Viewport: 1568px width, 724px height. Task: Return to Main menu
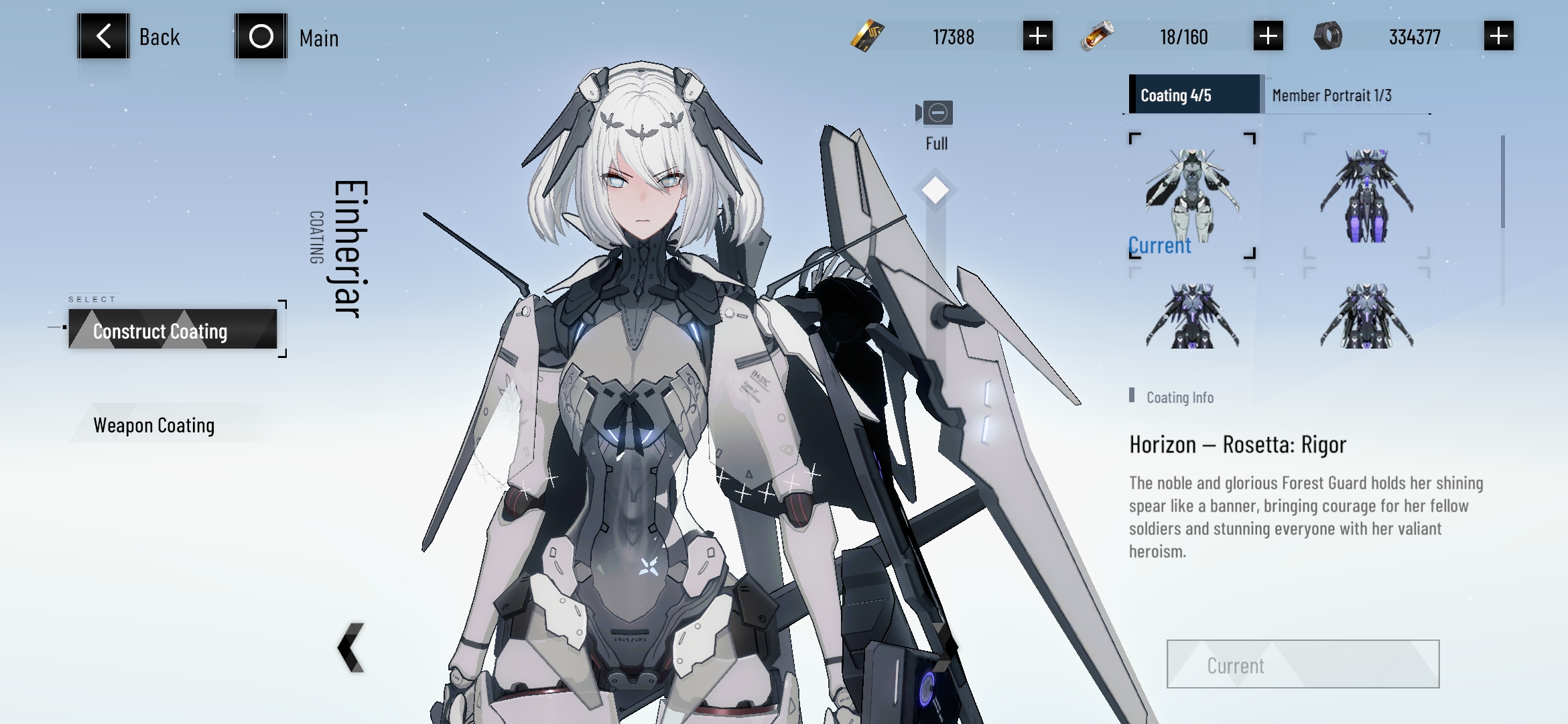coord(261,36)
